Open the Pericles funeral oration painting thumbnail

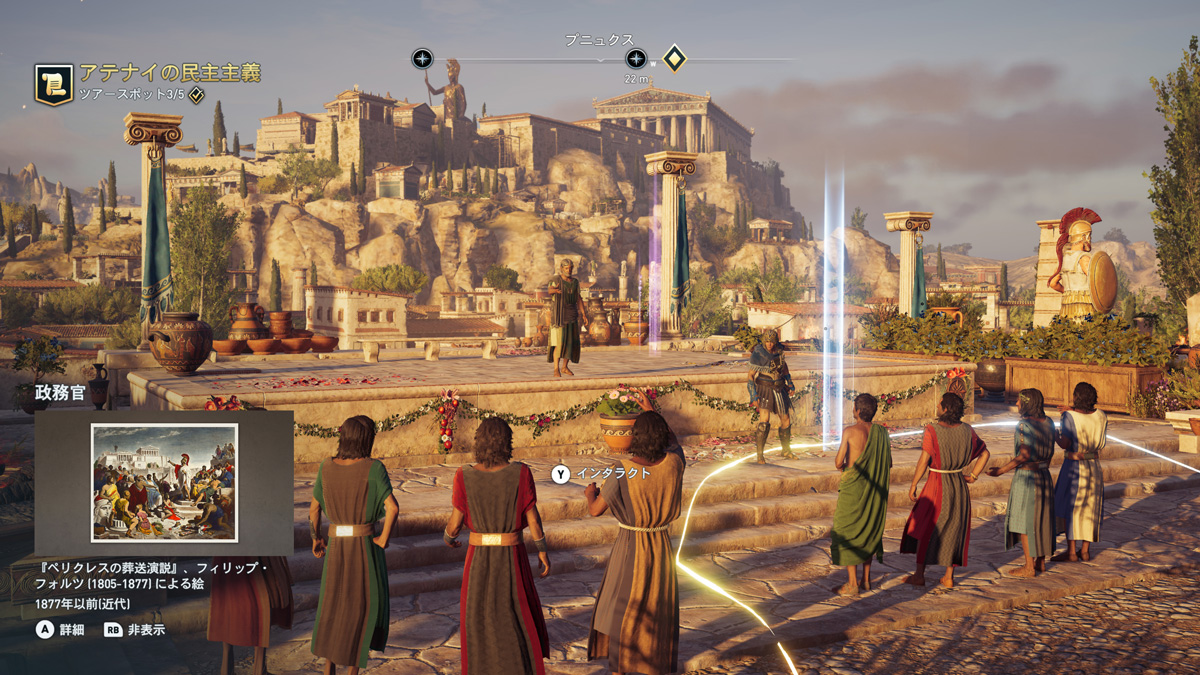[x=164, y=482]
